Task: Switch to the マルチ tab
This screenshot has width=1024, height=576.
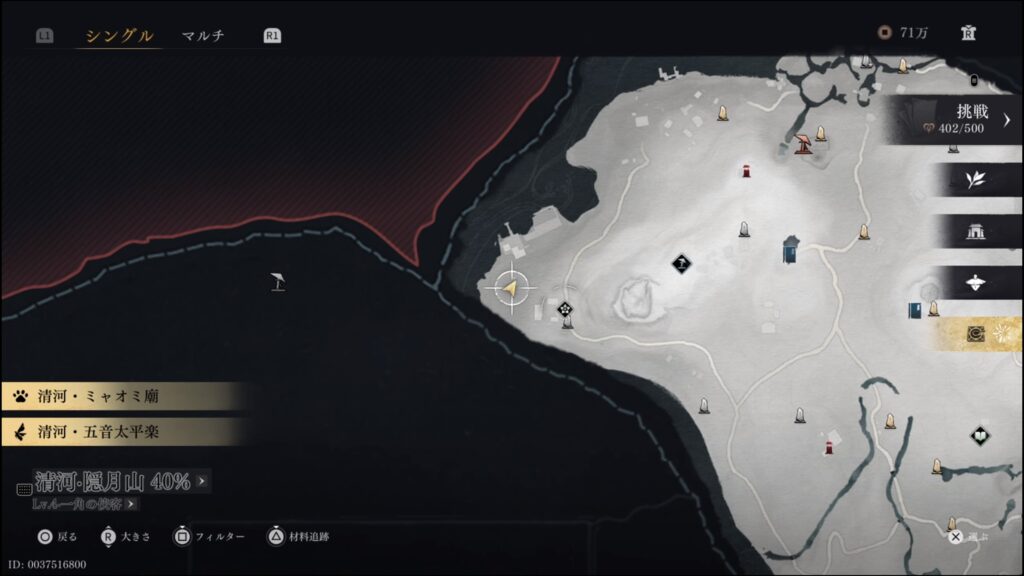Action: pyautogui.click(x=203, y=36)
